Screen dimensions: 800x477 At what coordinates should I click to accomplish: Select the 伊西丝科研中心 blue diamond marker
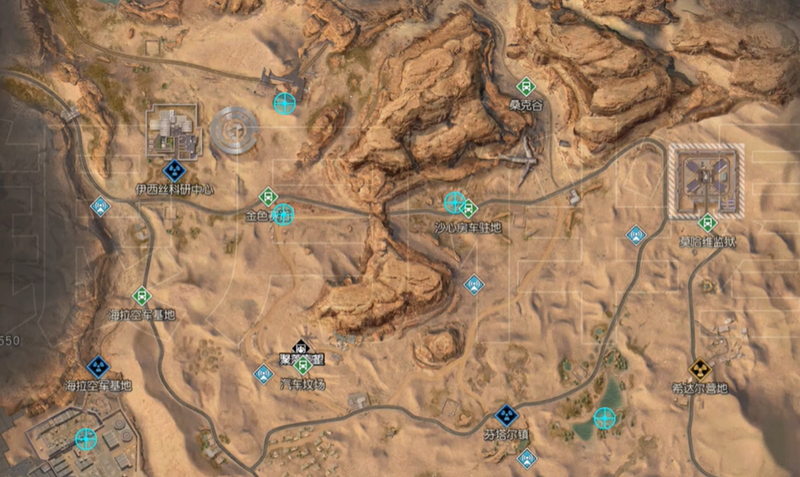174,171
